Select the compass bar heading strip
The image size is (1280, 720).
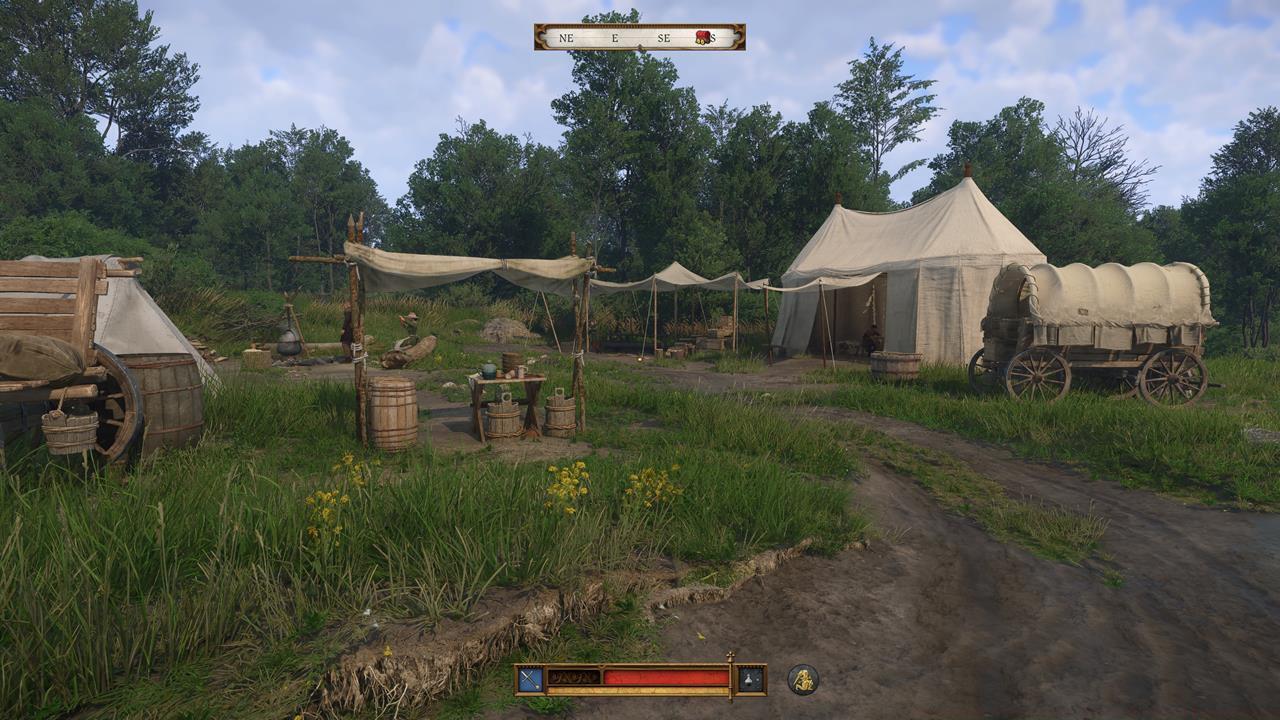639,37
